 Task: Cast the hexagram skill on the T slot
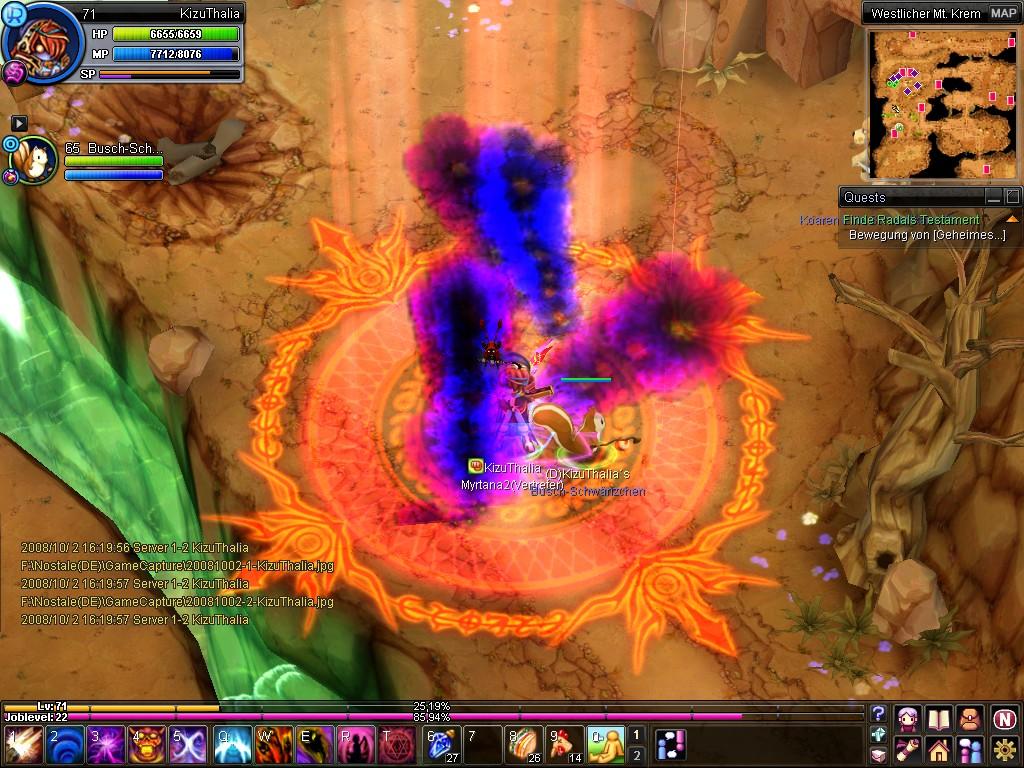[x=395, y=746]
